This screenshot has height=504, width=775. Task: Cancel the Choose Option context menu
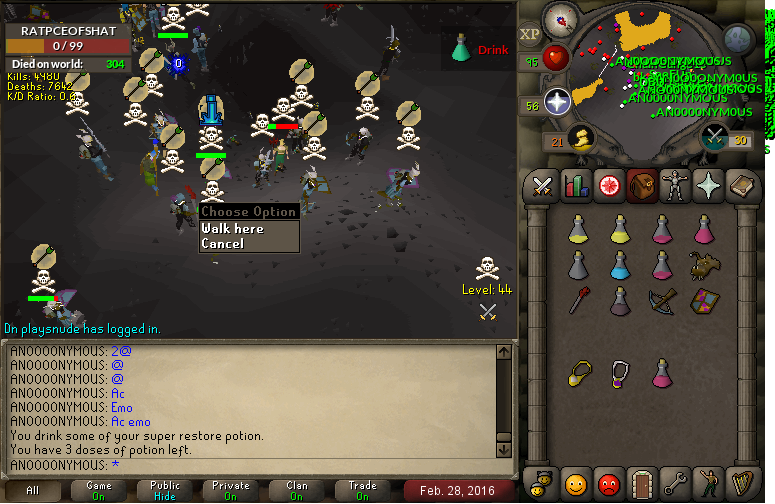[222, 243]
